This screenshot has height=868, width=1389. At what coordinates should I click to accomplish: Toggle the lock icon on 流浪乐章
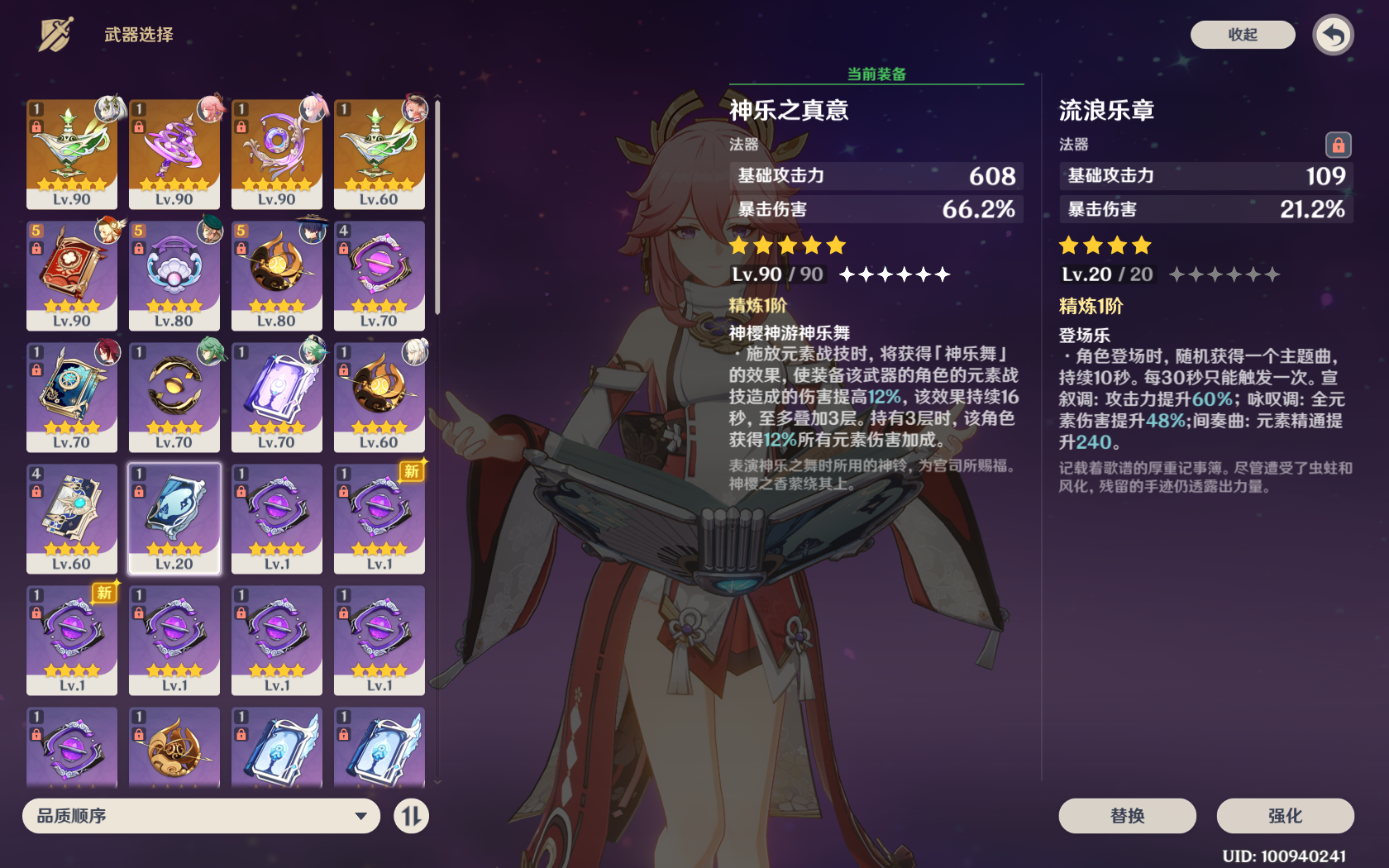click(1338, 145)
